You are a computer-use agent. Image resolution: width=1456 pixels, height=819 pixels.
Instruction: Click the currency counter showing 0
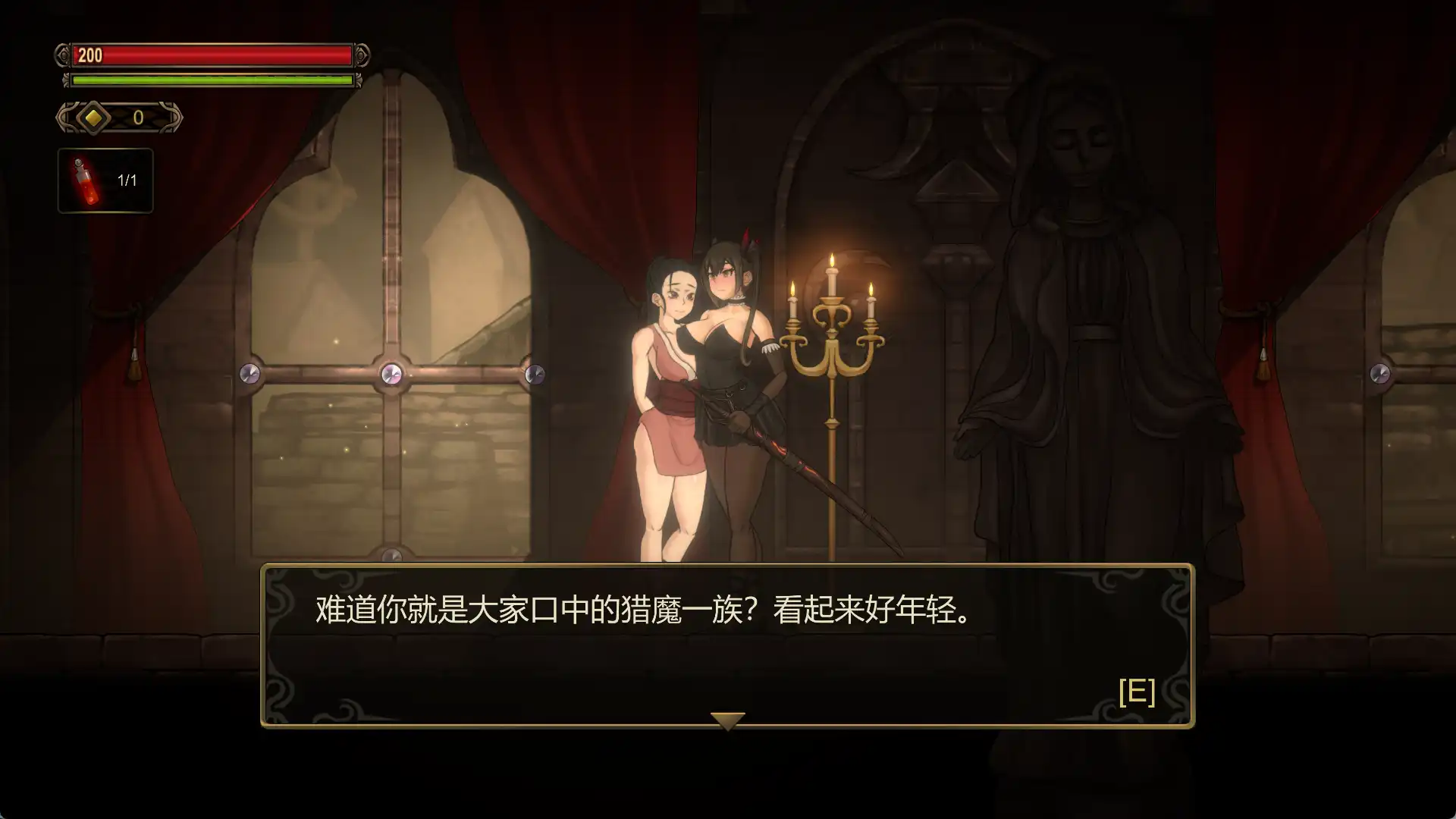pyautogui.click(x=137, y=117)
